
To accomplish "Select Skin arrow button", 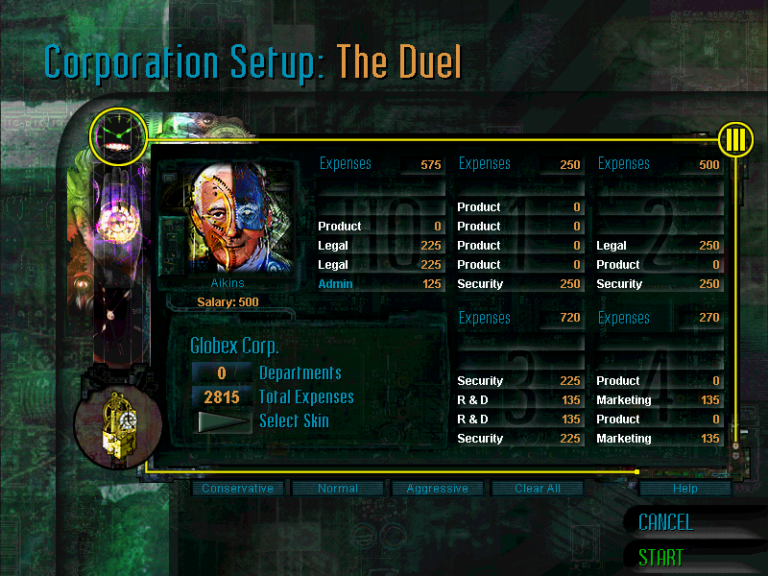I will [221, 421].
